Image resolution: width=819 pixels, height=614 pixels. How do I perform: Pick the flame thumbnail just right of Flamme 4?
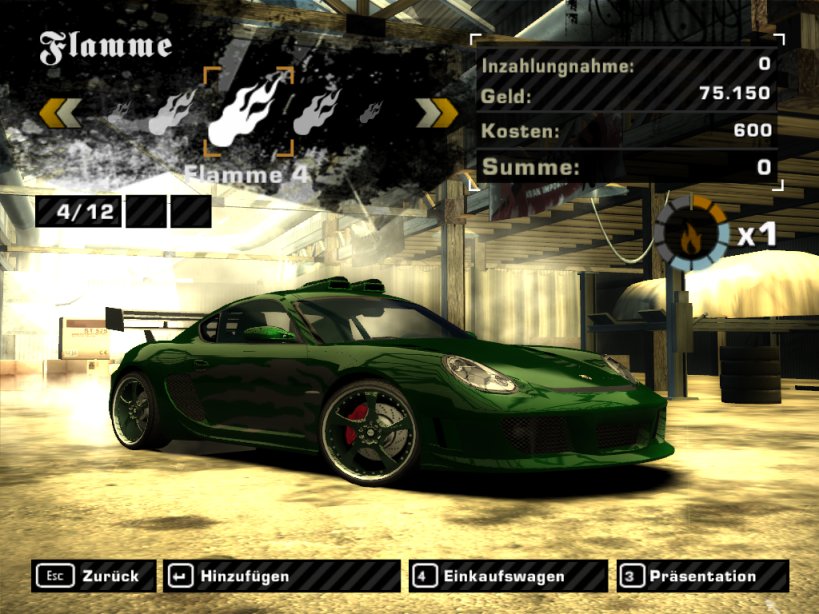[316, 110]
